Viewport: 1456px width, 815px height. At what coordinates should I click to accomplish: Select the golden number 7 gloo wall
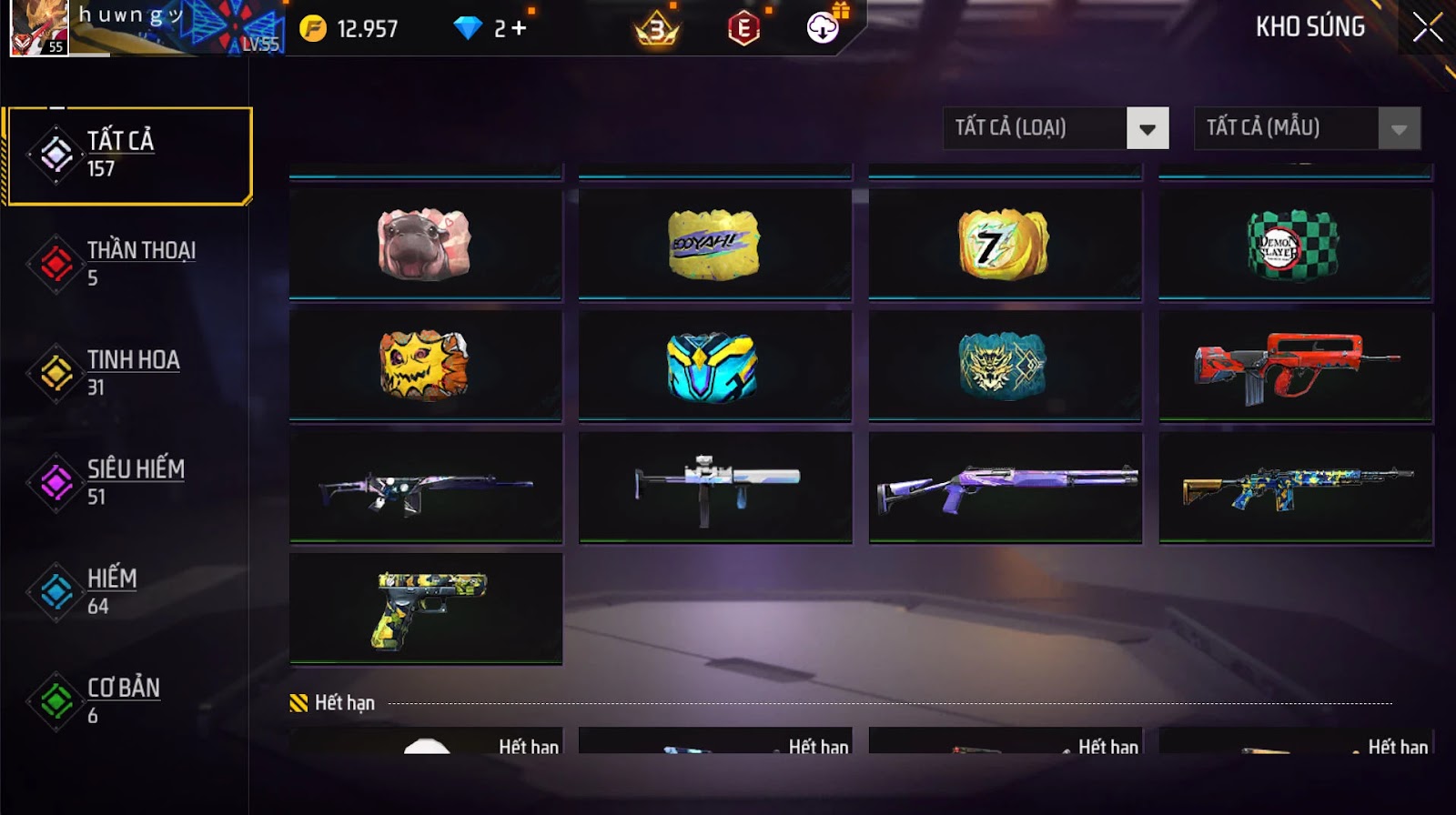coord(1005,244)
